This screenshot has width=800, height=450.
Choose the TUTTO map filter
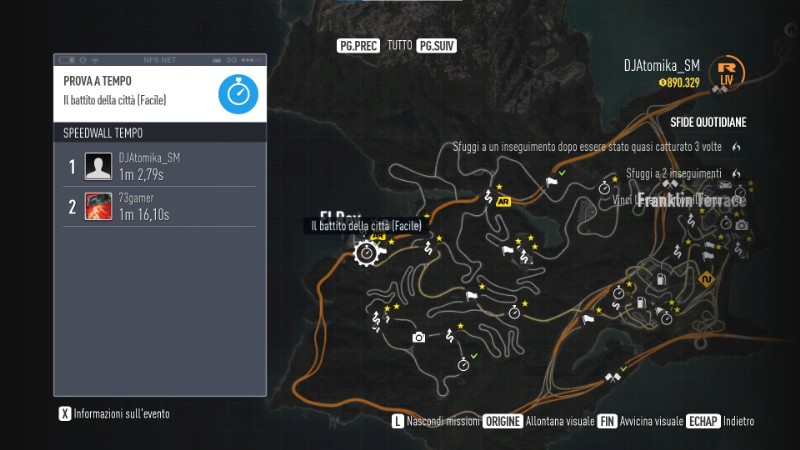pos(400,46)
